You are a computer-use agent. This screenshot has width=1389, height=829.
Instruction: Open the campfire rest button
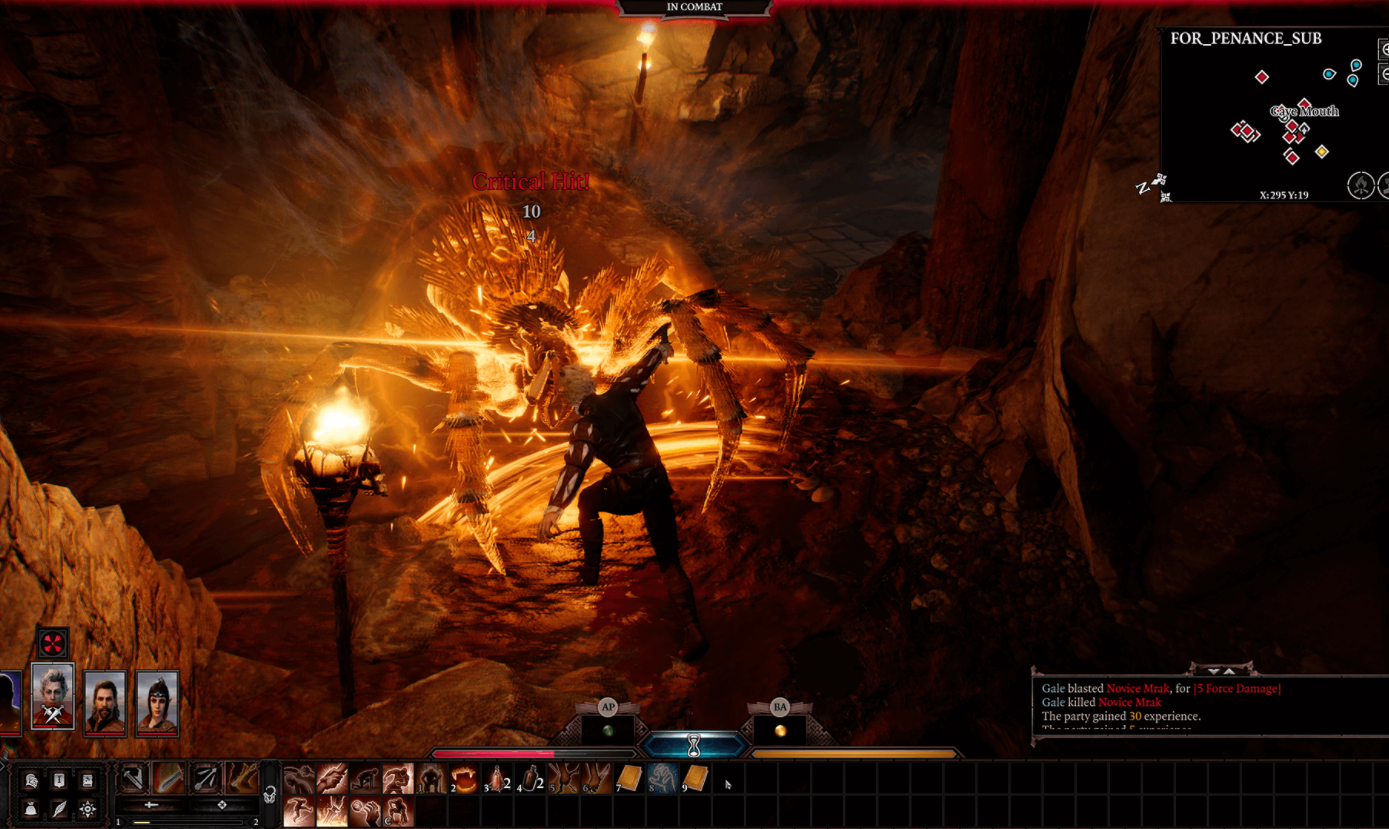[x=1360, y=185]
